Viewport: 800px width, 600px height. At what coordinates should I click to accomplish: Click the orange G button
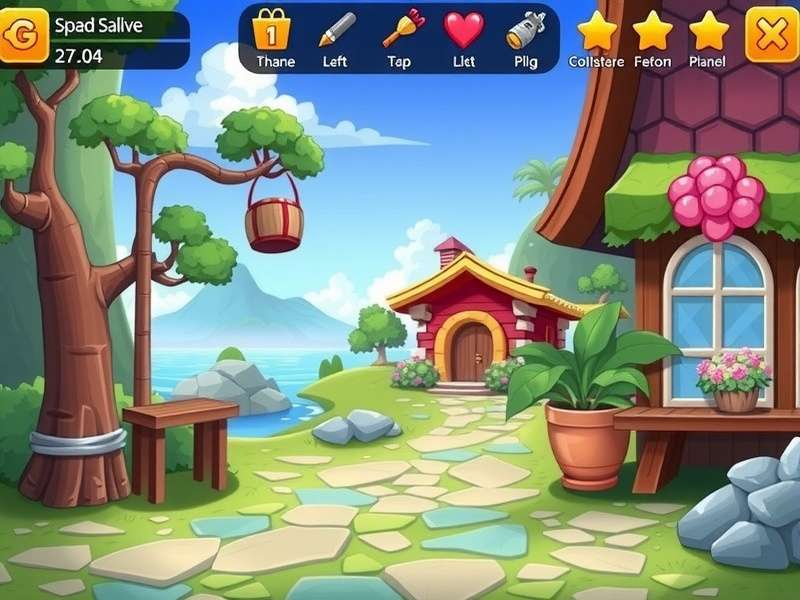coord(23,36)
